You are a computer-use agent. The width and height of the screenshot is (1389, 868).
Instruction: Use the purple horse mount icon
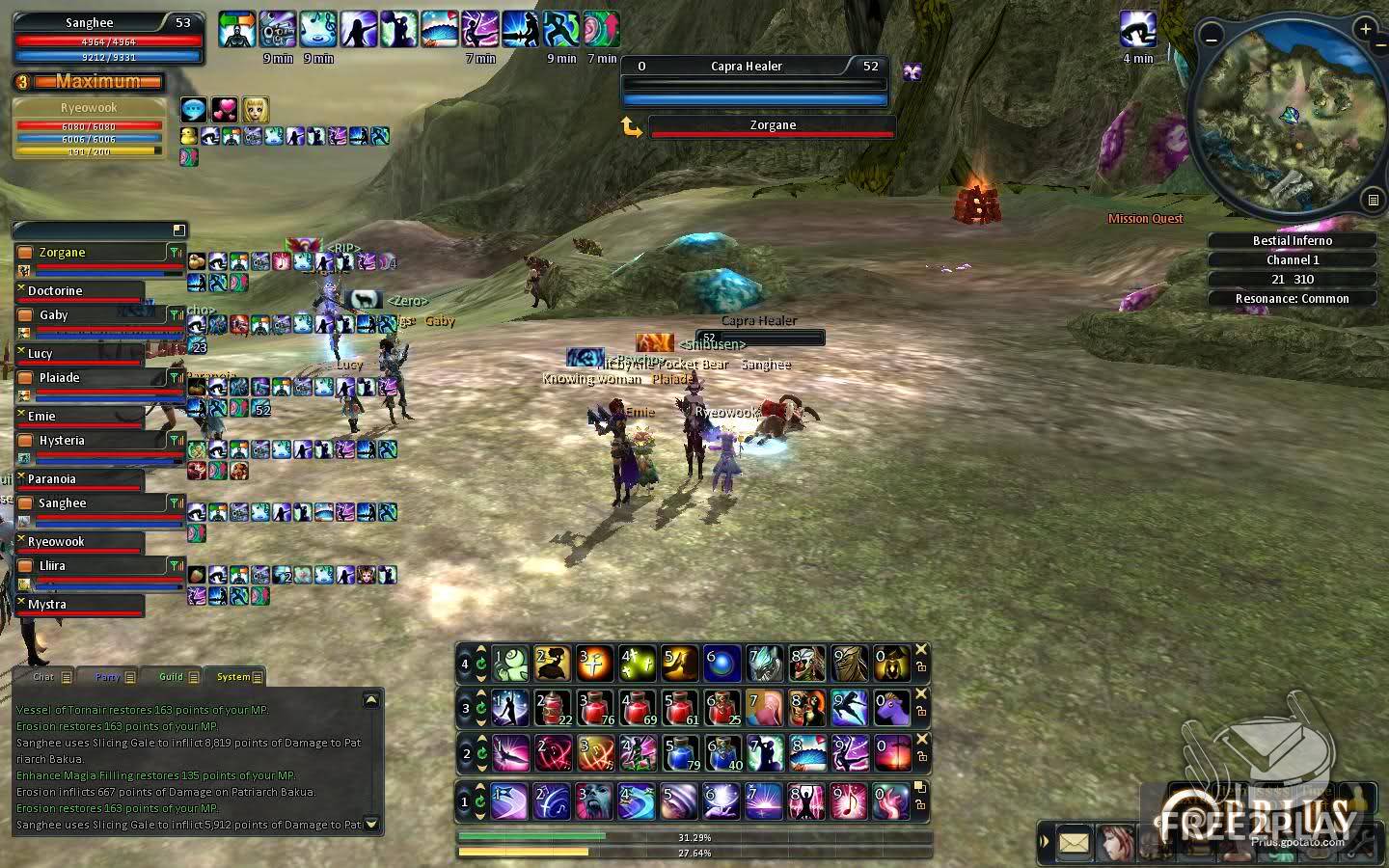pos(892,708)
